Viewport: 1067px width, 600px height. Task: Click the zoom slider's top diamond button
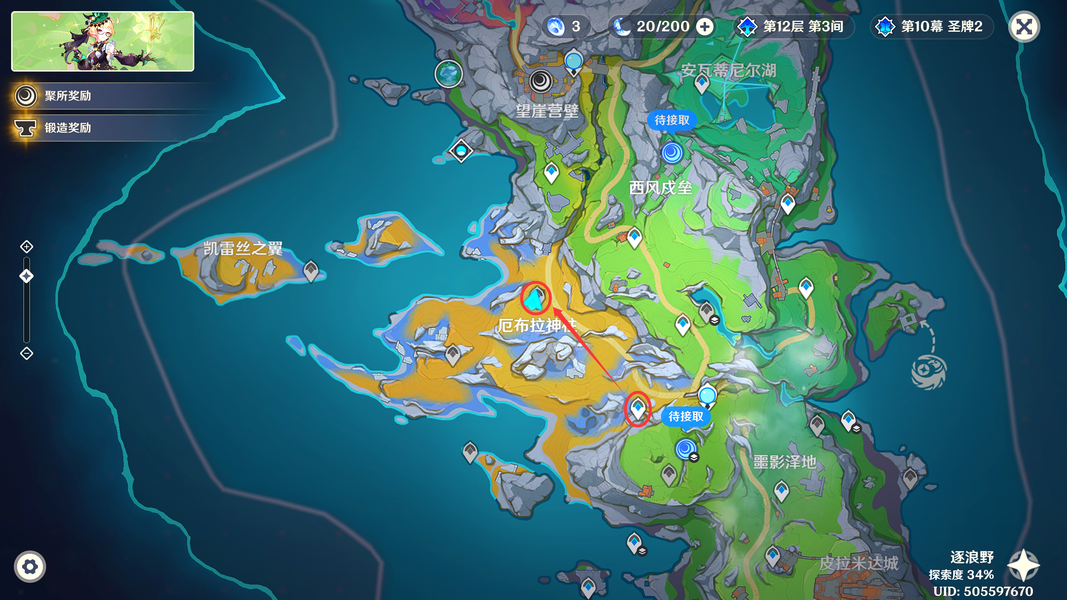[x=27, y=246]
